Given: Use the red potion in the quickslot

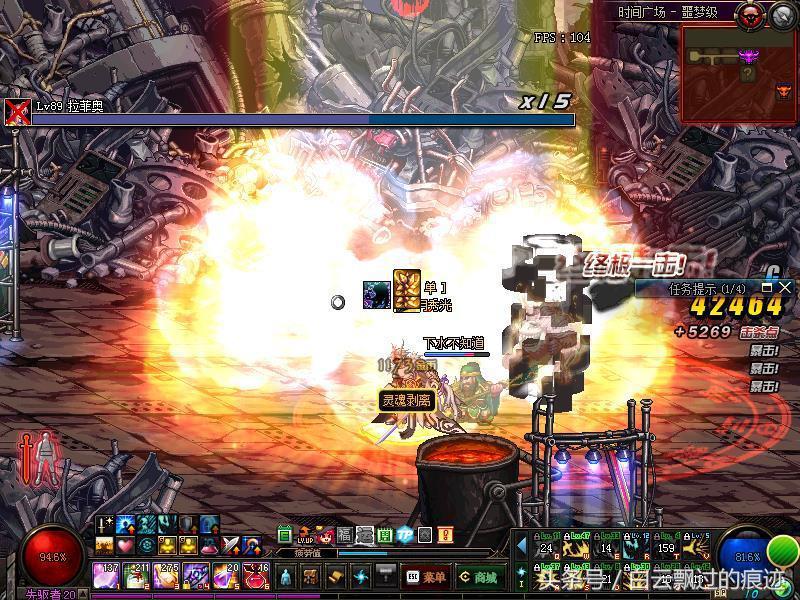Looking at the screenshot, I should coord(255,575).
